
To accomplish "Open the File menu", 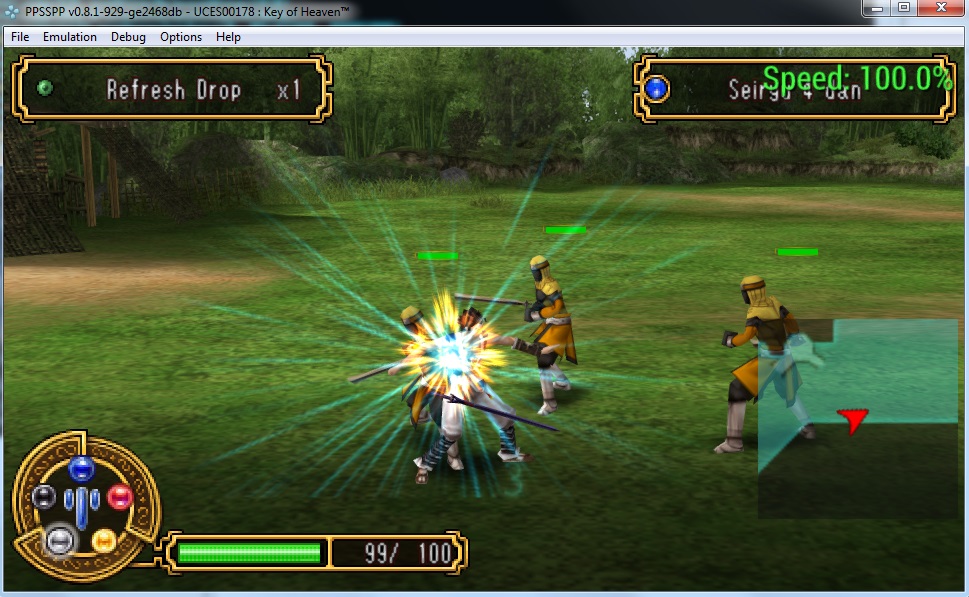I will point(20,37).
